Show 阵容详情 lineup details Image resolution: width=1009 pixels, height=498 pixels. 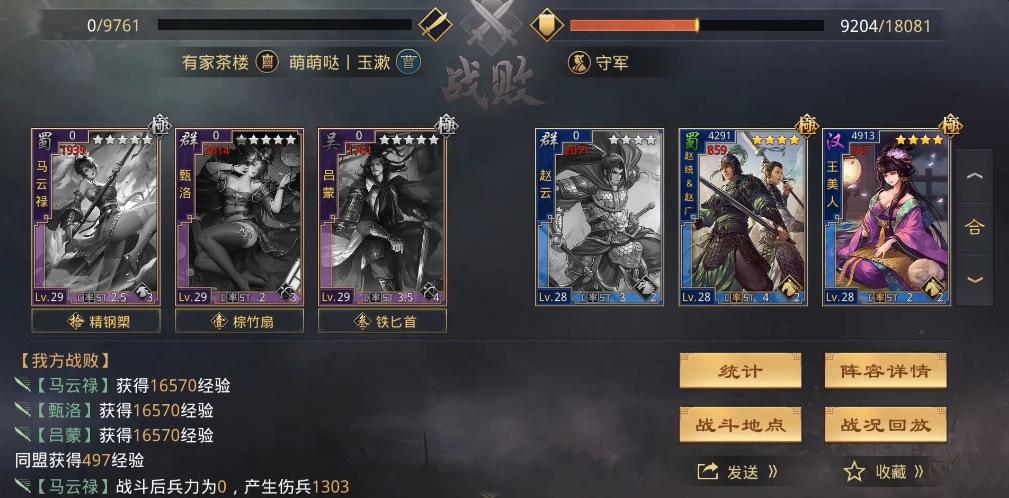885,371
